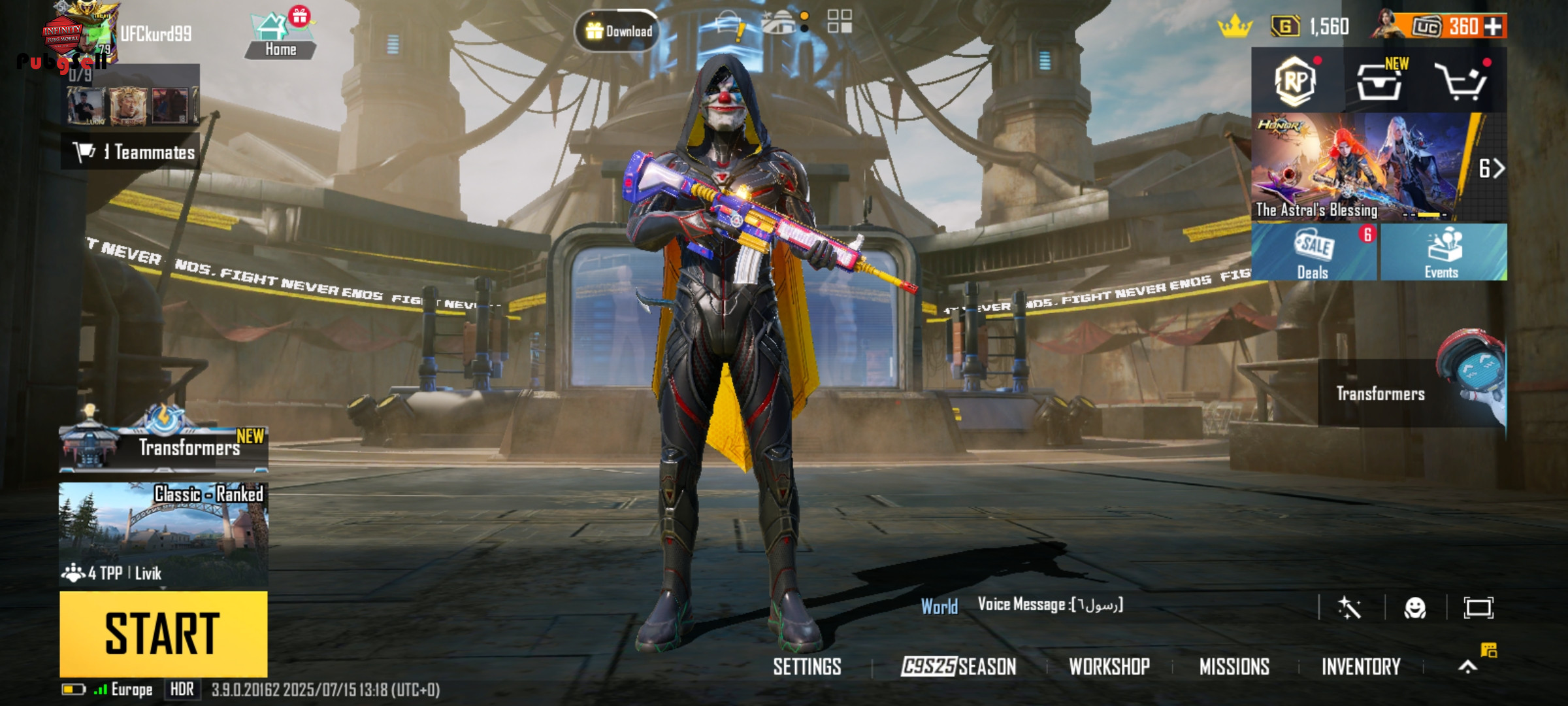1568x706 pixels.
Task: Open the INVENTORY
Action: [1361, 667]
